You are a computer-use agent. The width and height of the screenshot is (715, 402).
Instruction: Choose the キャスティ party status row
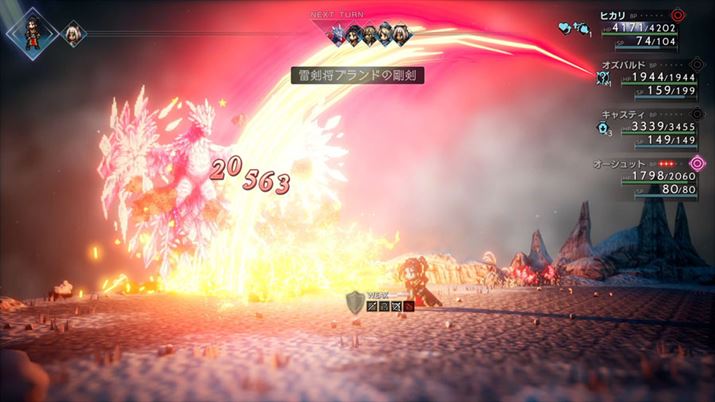click(647, 127)
